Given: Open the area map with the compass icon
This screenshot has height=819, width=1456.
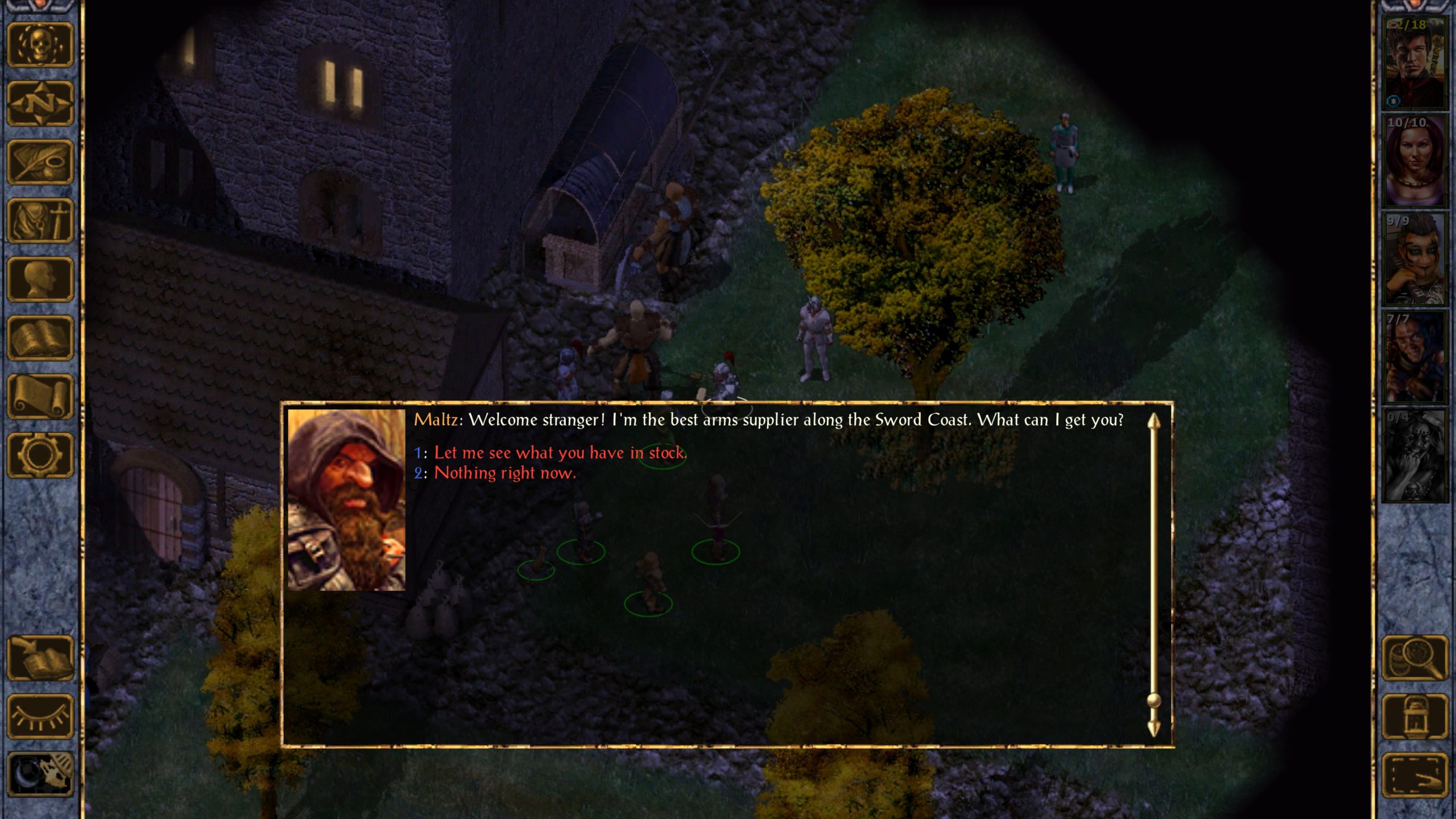Looking at the screenshot, I should point(40,104).
